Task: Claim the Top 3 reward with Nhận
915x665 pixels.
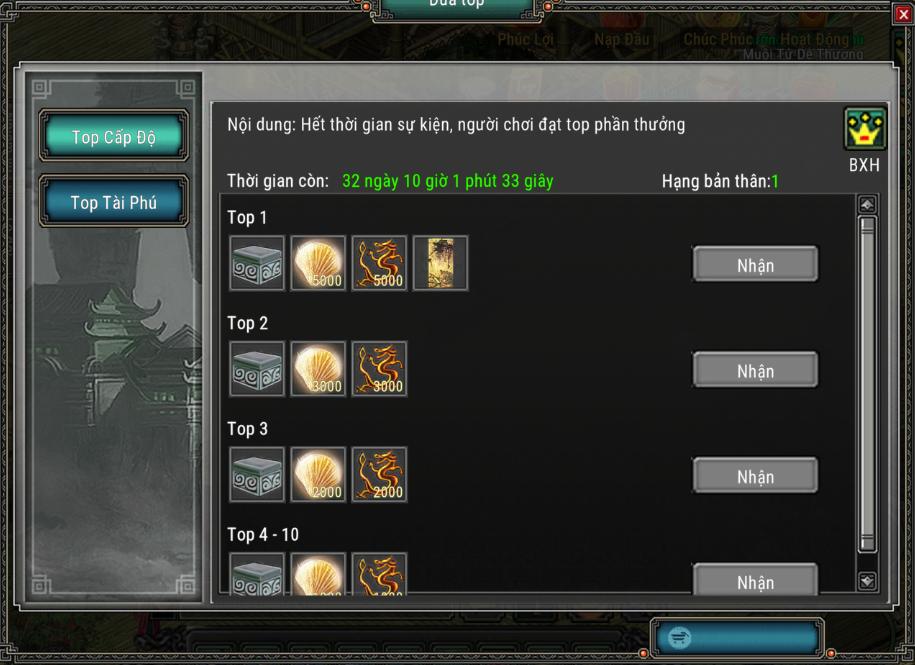Action: [755, 477]
